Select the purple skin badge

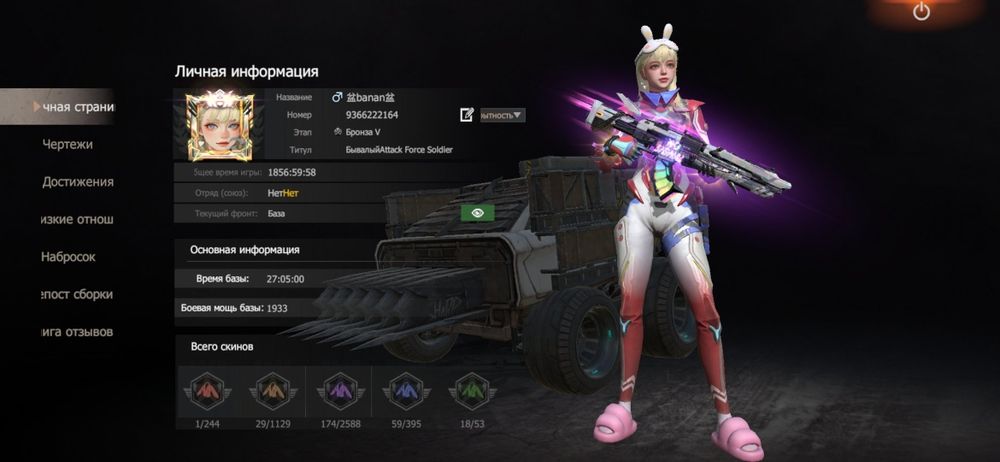pyautogui.click(x=337, y=390)
